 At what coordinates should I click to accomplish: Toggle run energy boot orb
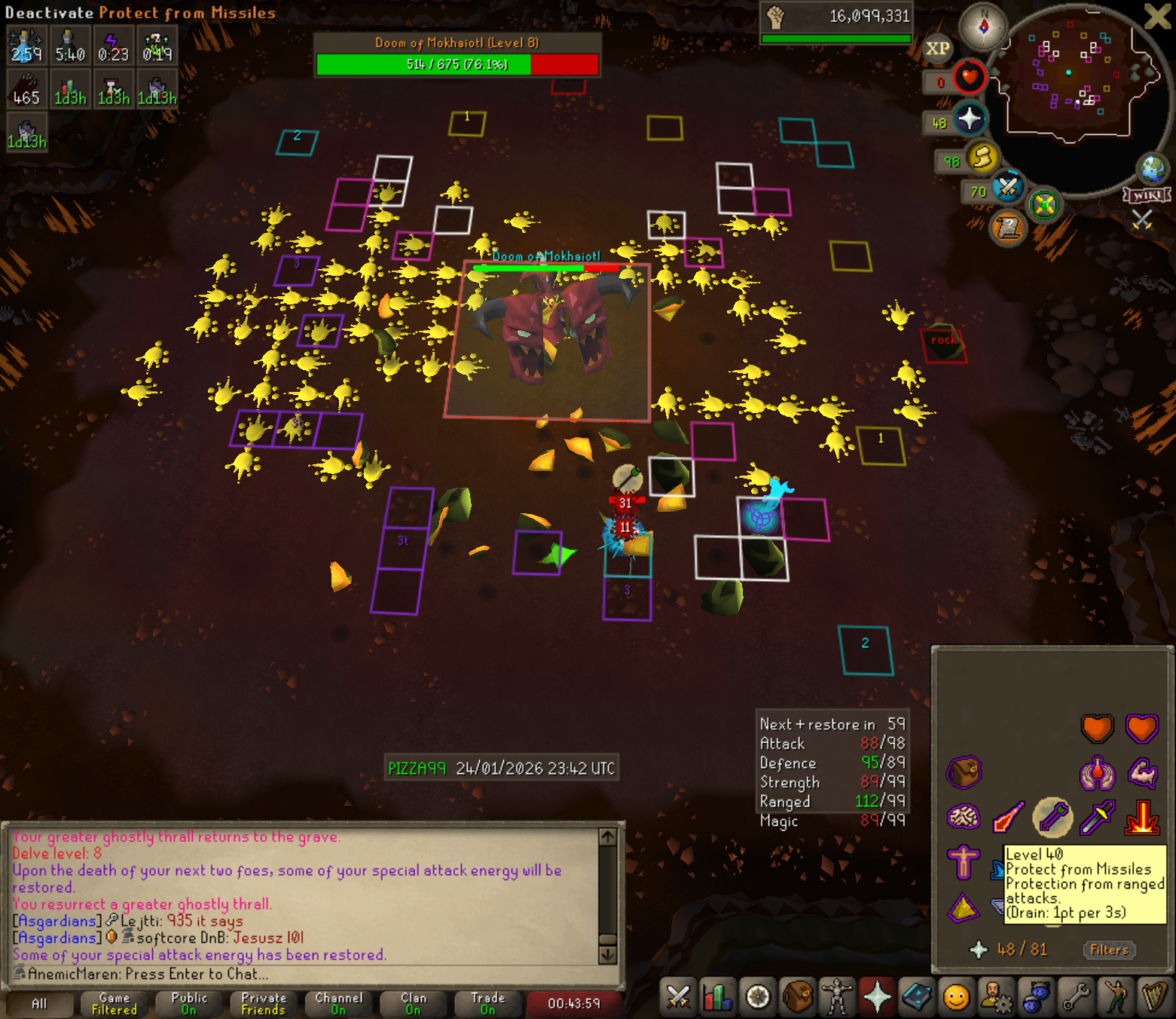[x=982, y=158]
